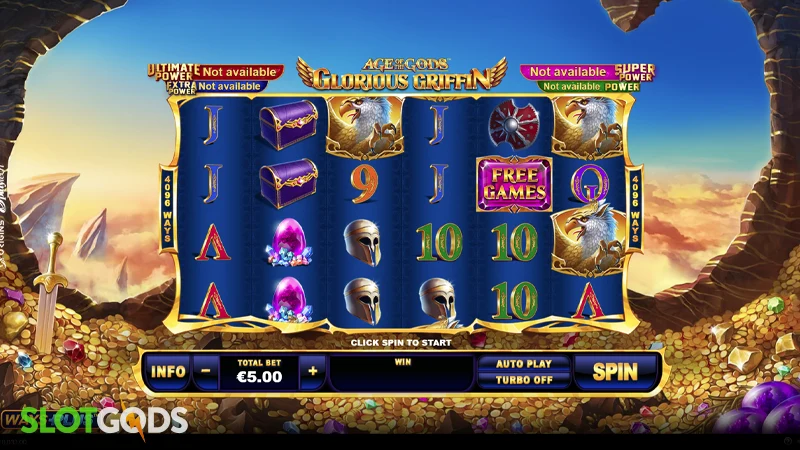Increase total bet with the plus button
Screen dimensions: 800x450
tap(312, 372)
